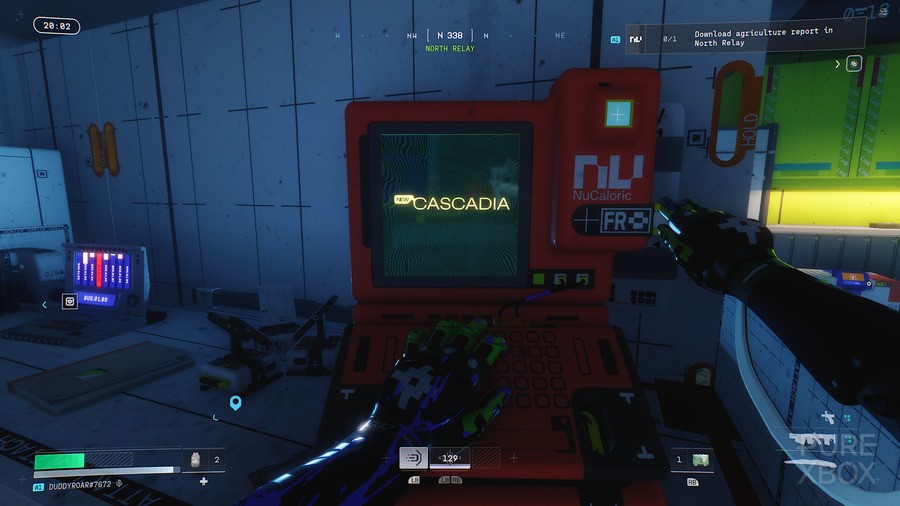Select the consumable bottle item slot
Viewport: 900px width, 506px height.
(x=196, y=460)
